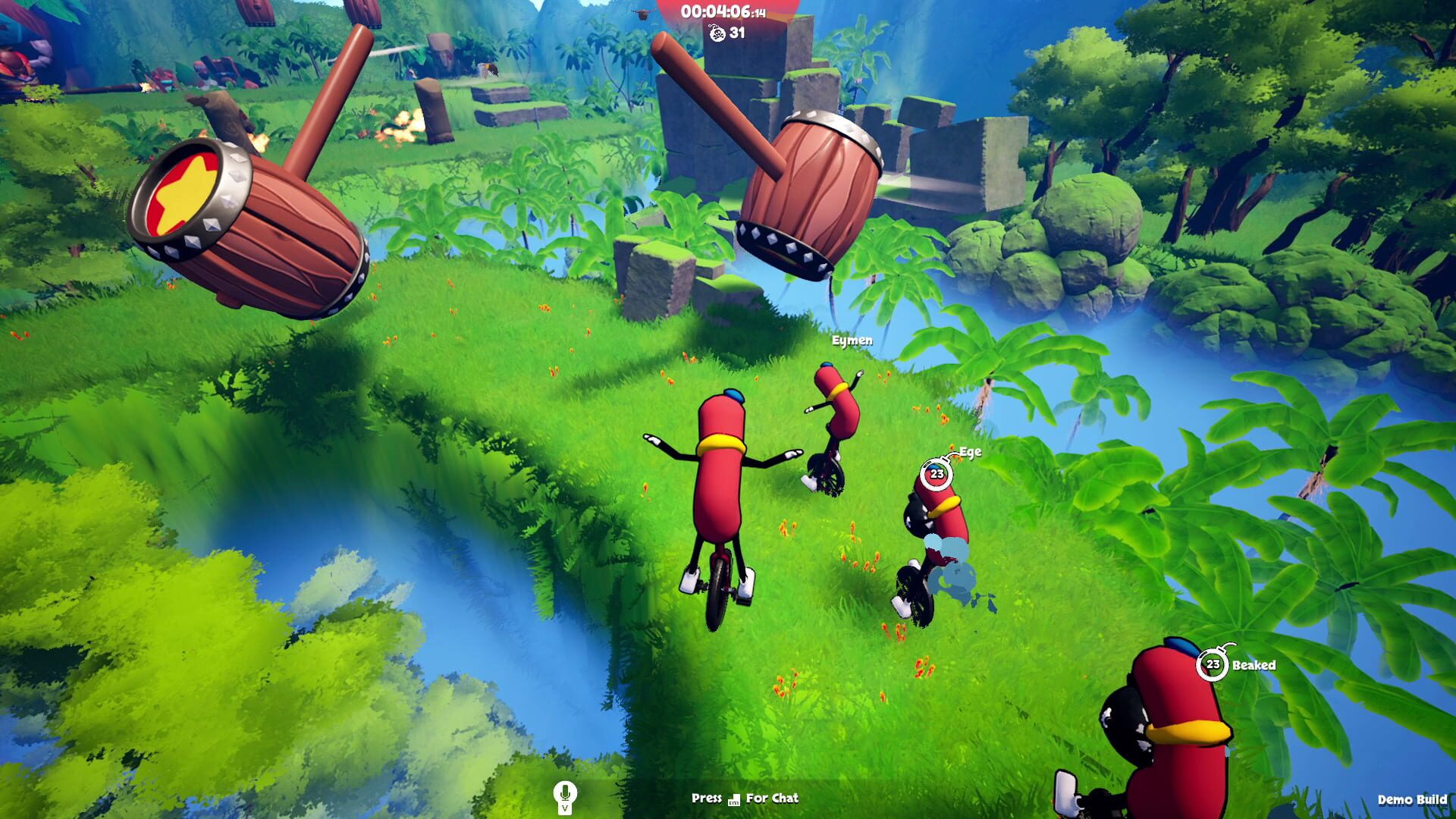Click the bomb timer badge near Beaked
Viewport: 1456px width, 819px height.
pos(1211,663)
